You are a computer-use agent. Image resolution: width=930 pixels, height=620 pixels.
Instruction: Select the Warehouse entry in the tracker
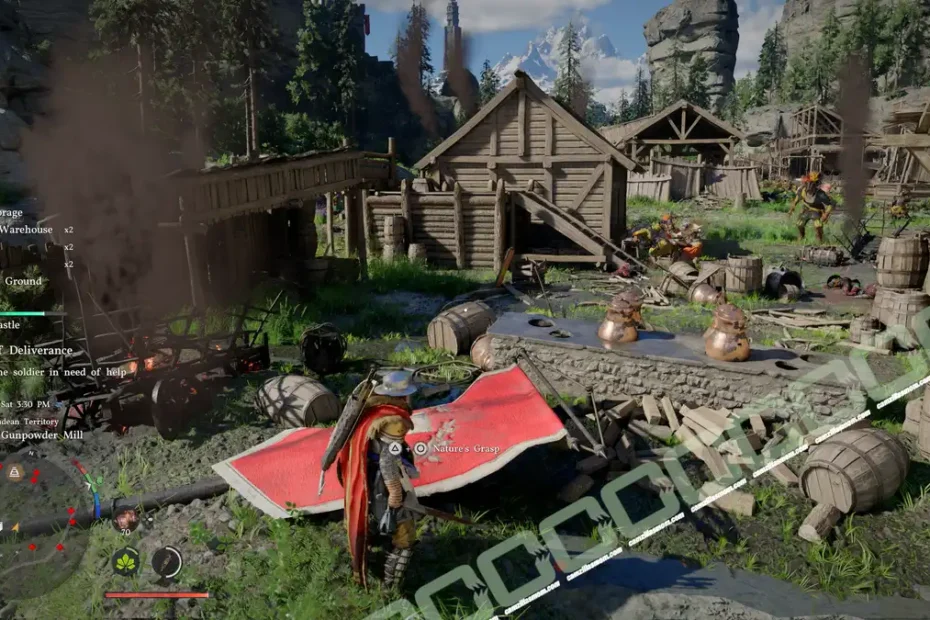tap(27, 229)
